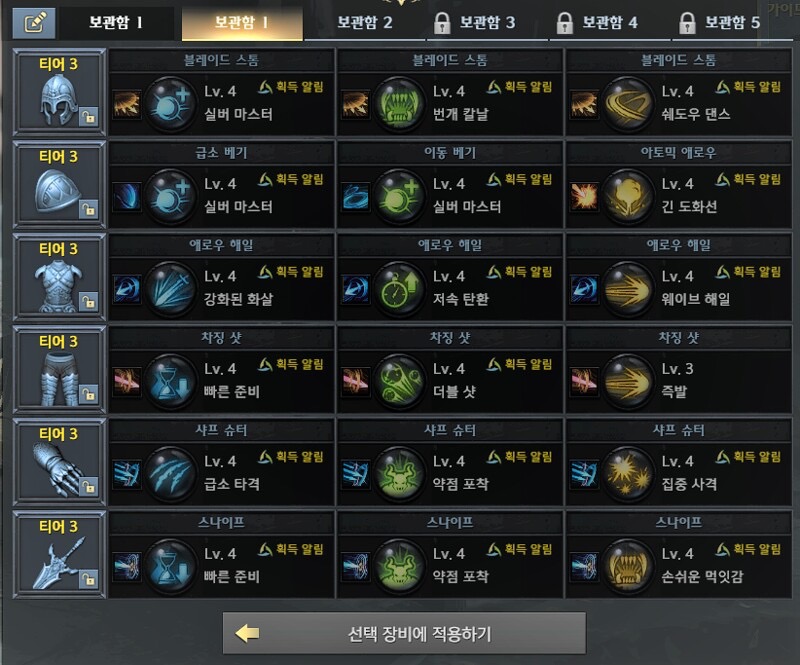Click the pencil edit icon
This screenshot has width=800, height=665.
(34, 21)
